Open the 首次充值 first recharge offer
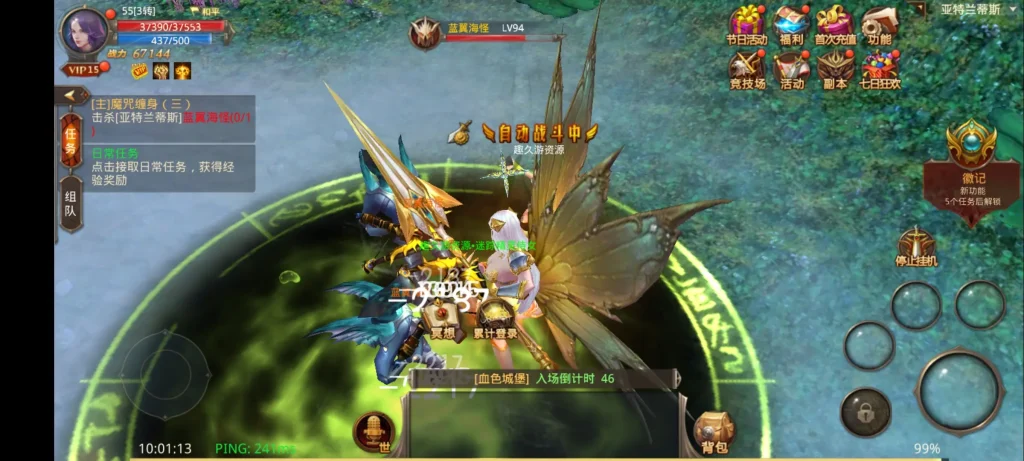The height and width of the screenshot is (461, 1024). click(834, 23)
